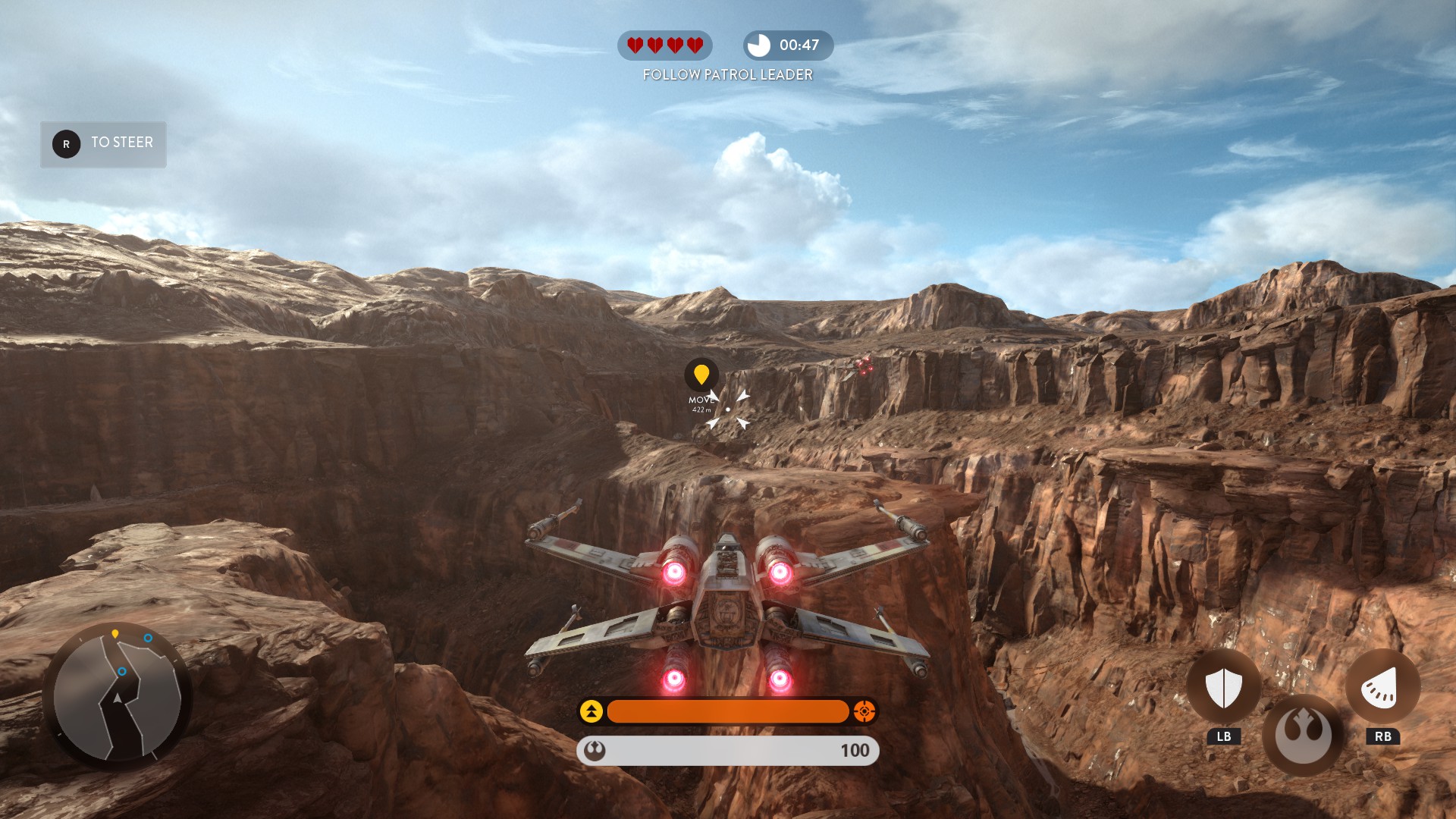Click the yellow speed boost arrows icon
The width and height of the screenshot is (1456, 819).
click(x=591, y=711)
